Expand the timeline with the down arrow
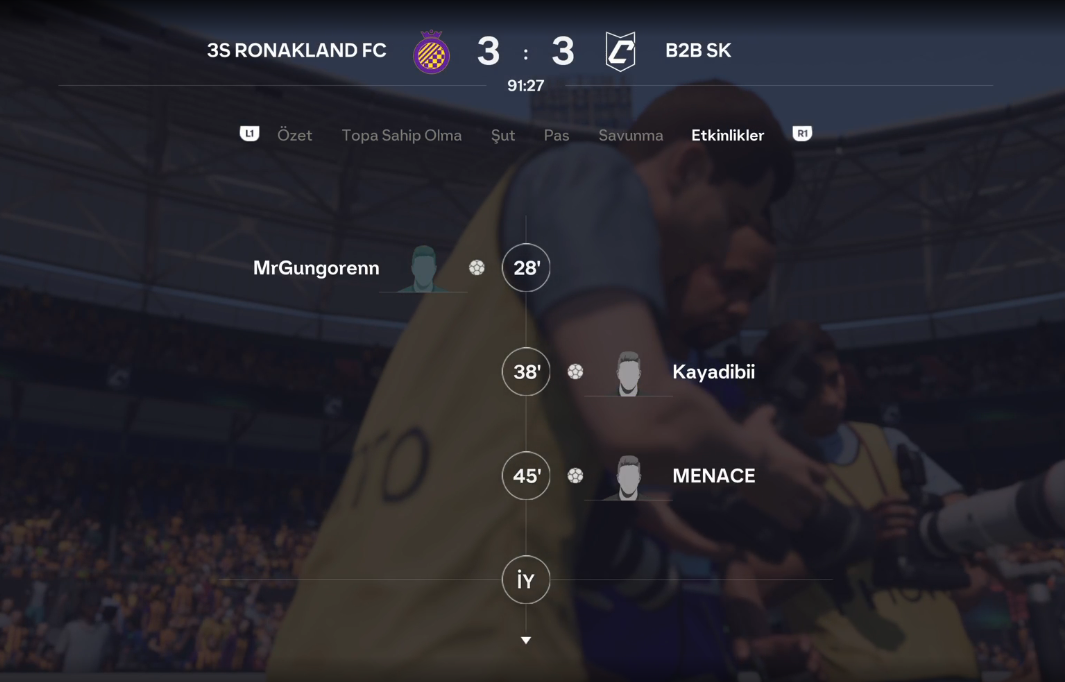 click(x=526, y=640)
